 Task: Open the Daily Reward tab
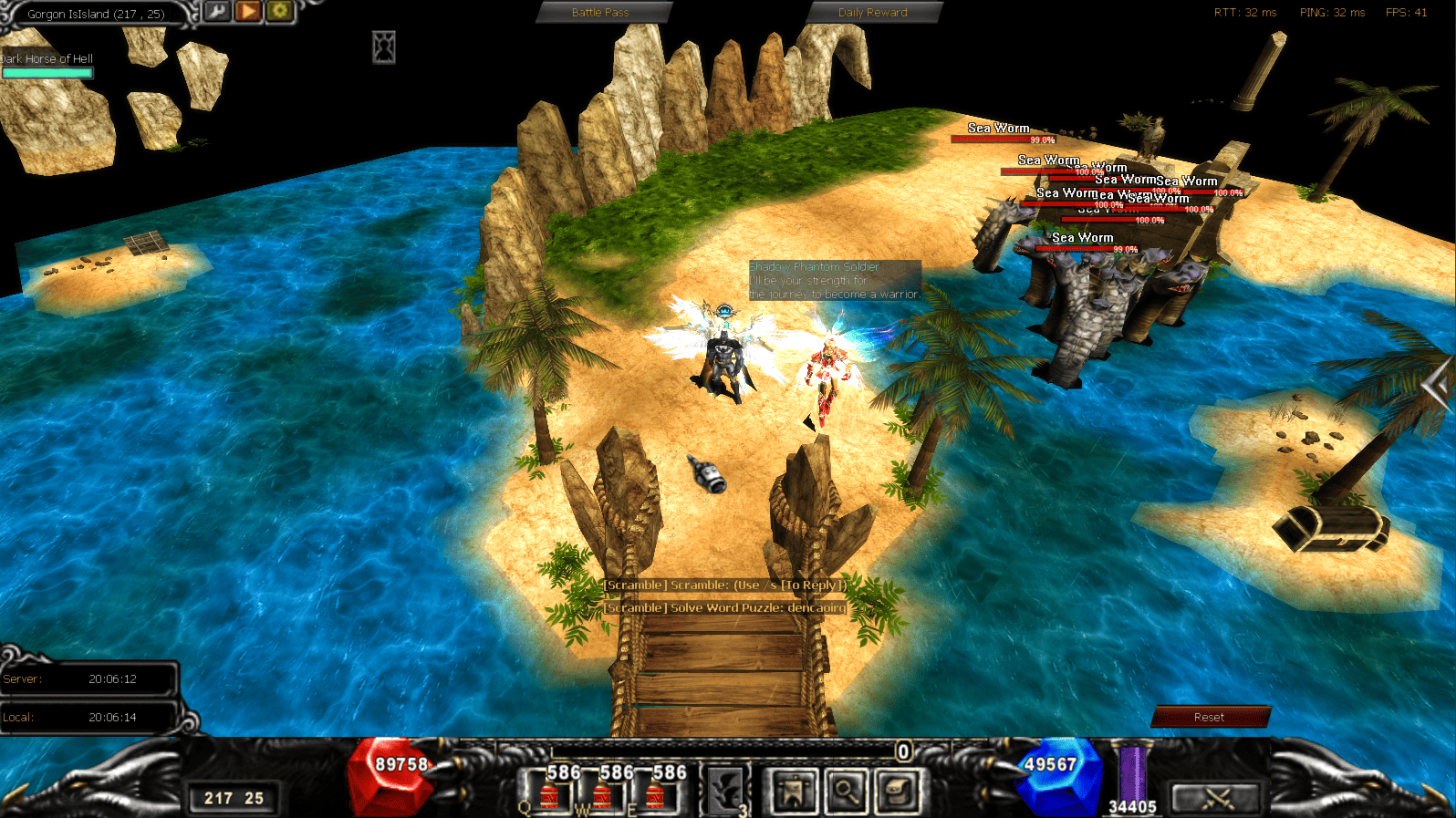pyautogui.click(x=873, y=13)
